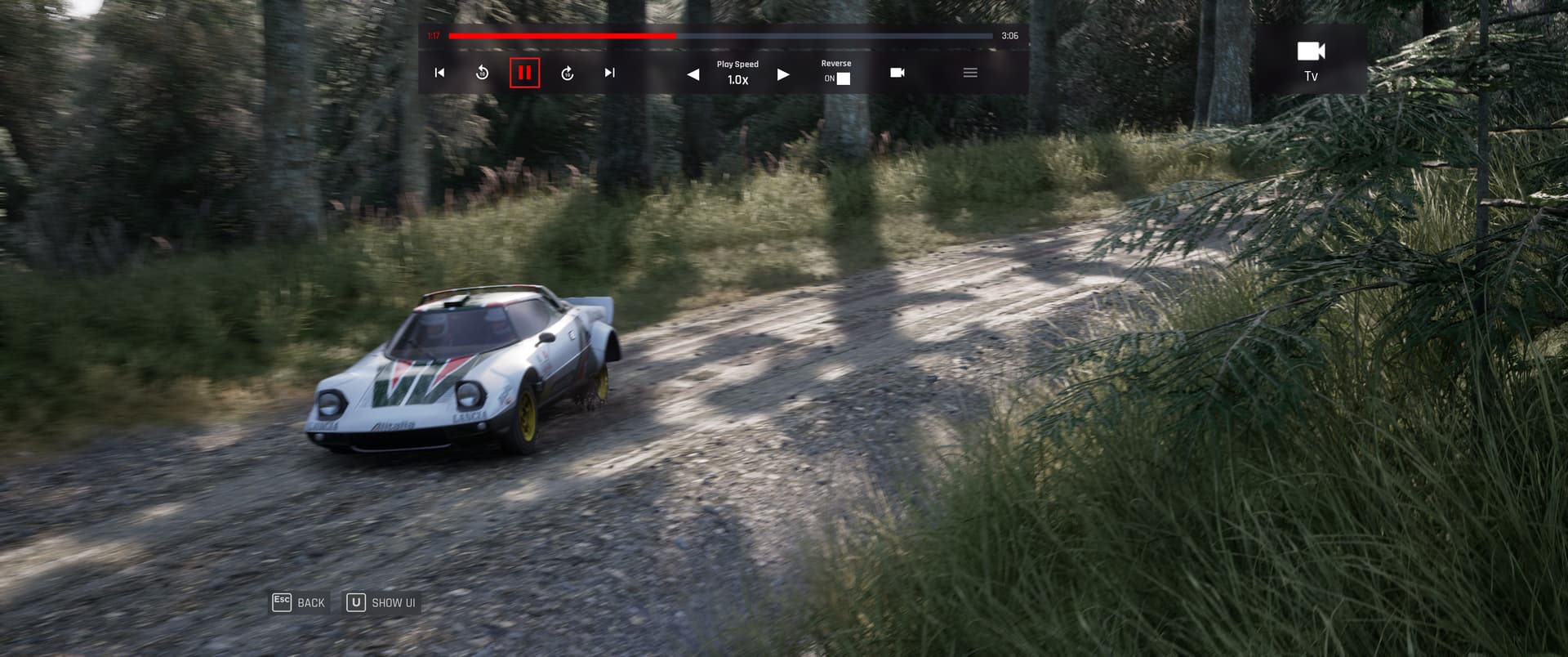Open the three-line menu in the replay bar
Viewport: 1568px width, 657px height.
click(x=970, y=73)
